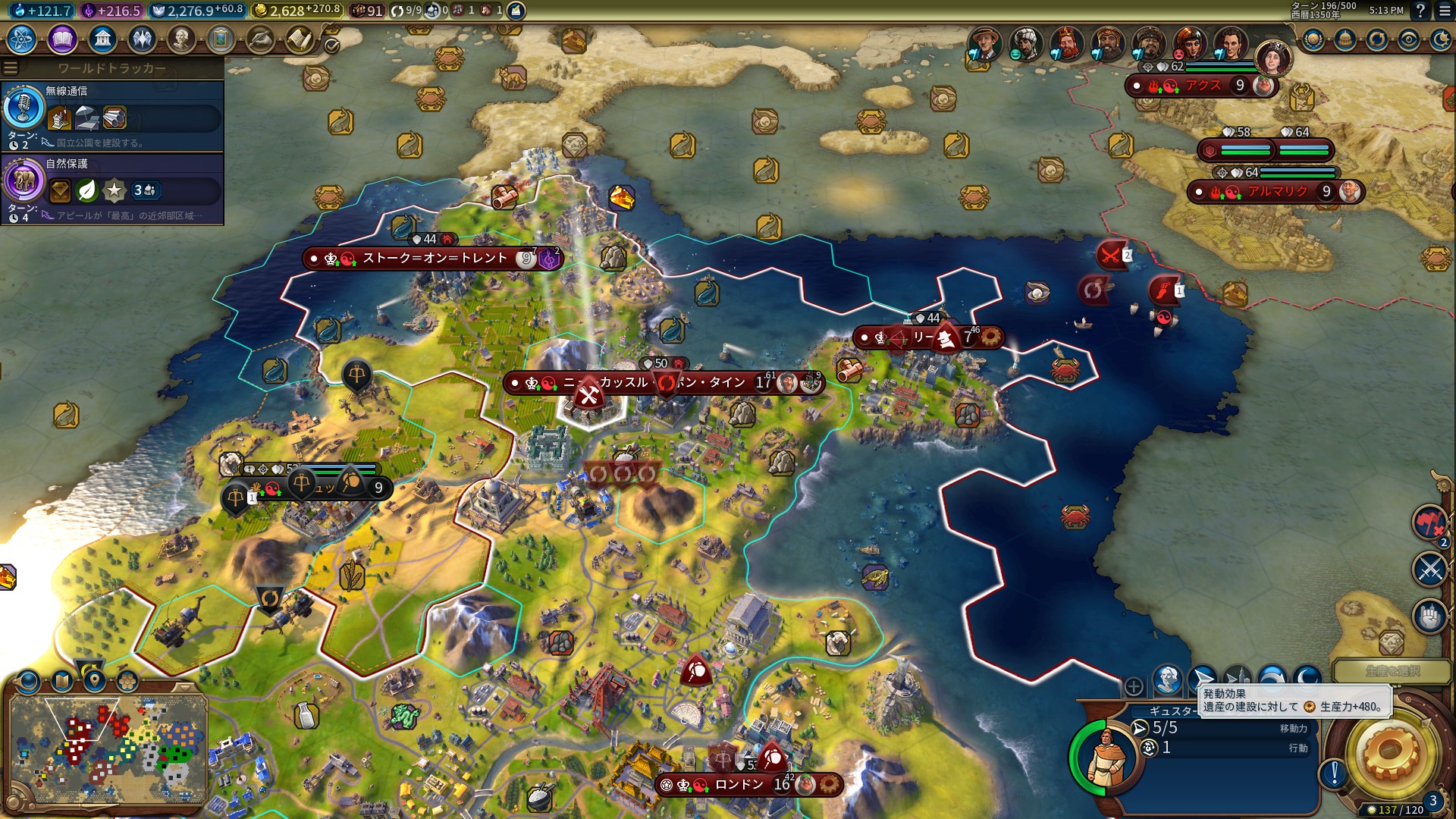Toggle the ワールドトラッカー hamburger menu
1456x819 pixels.
point(11,67)
